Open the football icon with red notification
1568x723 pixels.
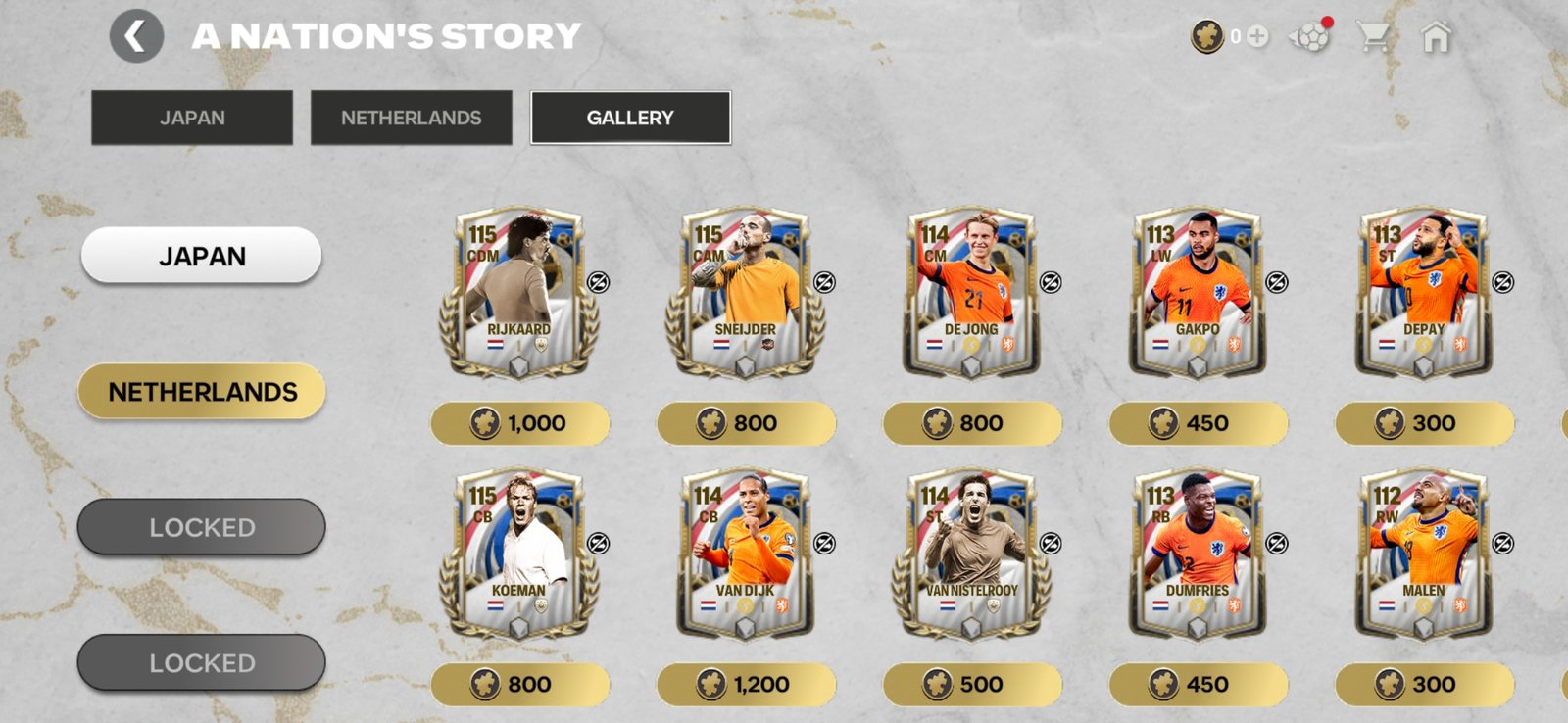coord(1310,37)
